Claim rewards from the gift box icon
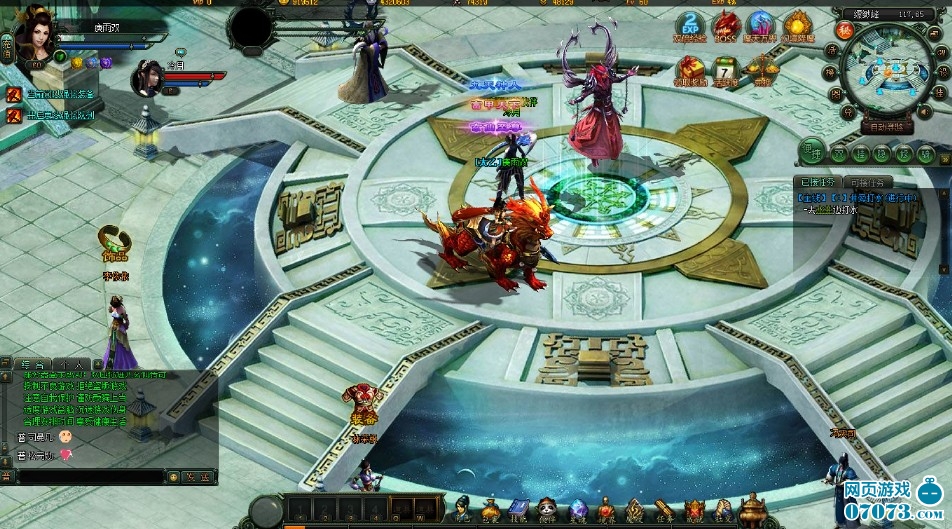Screen dimensions: 952x529 pos(690,70)
